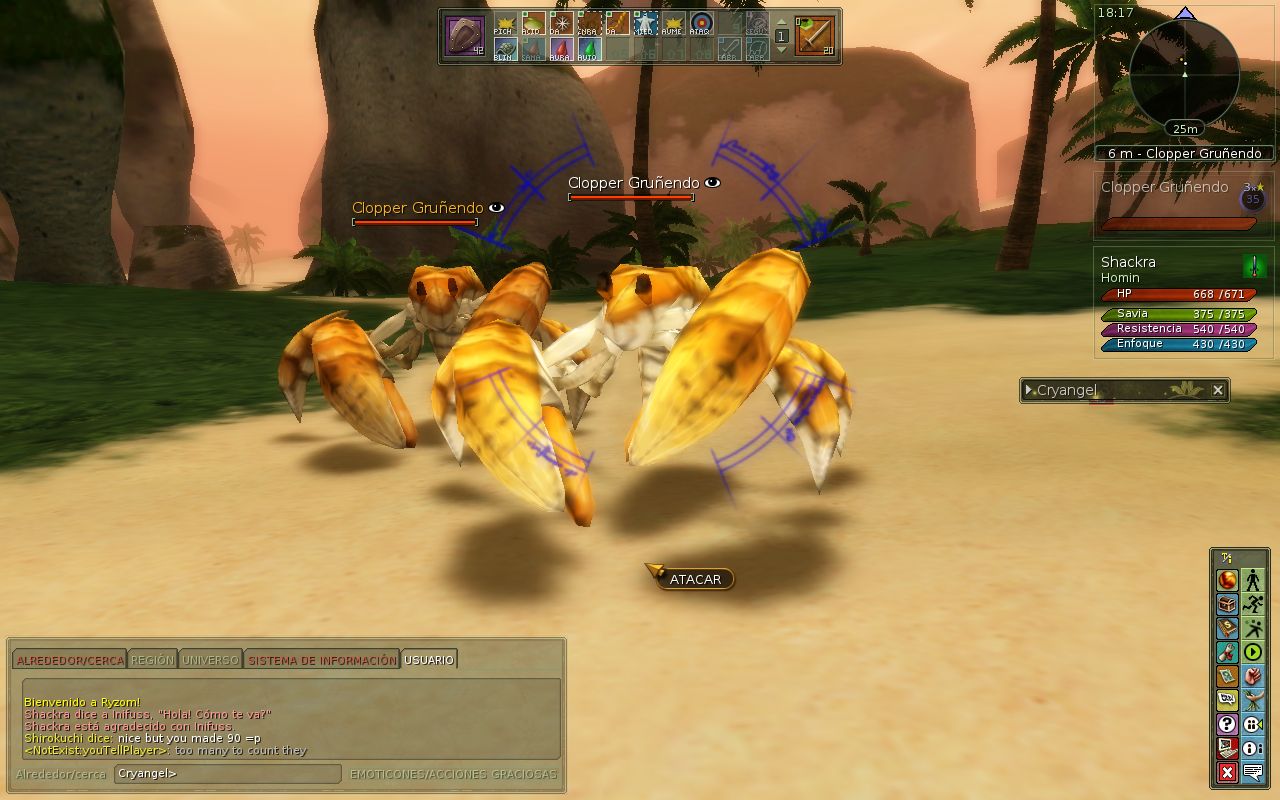
Task: Open the question mark help icon
Action: [1227, 724]
